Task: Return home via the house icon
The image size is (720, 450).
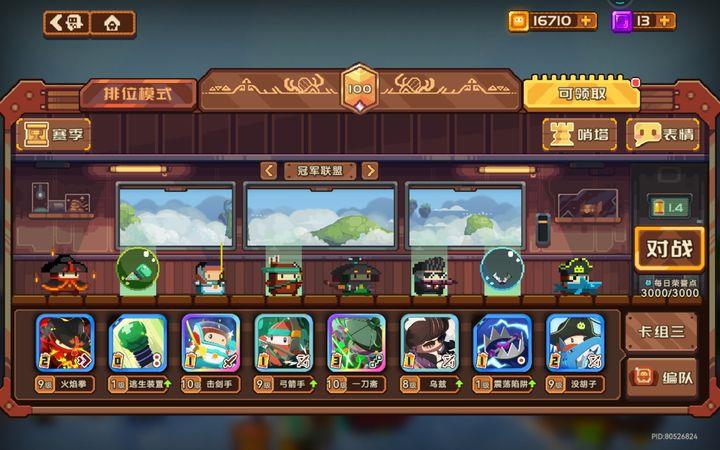Action: tap(112, 22)
